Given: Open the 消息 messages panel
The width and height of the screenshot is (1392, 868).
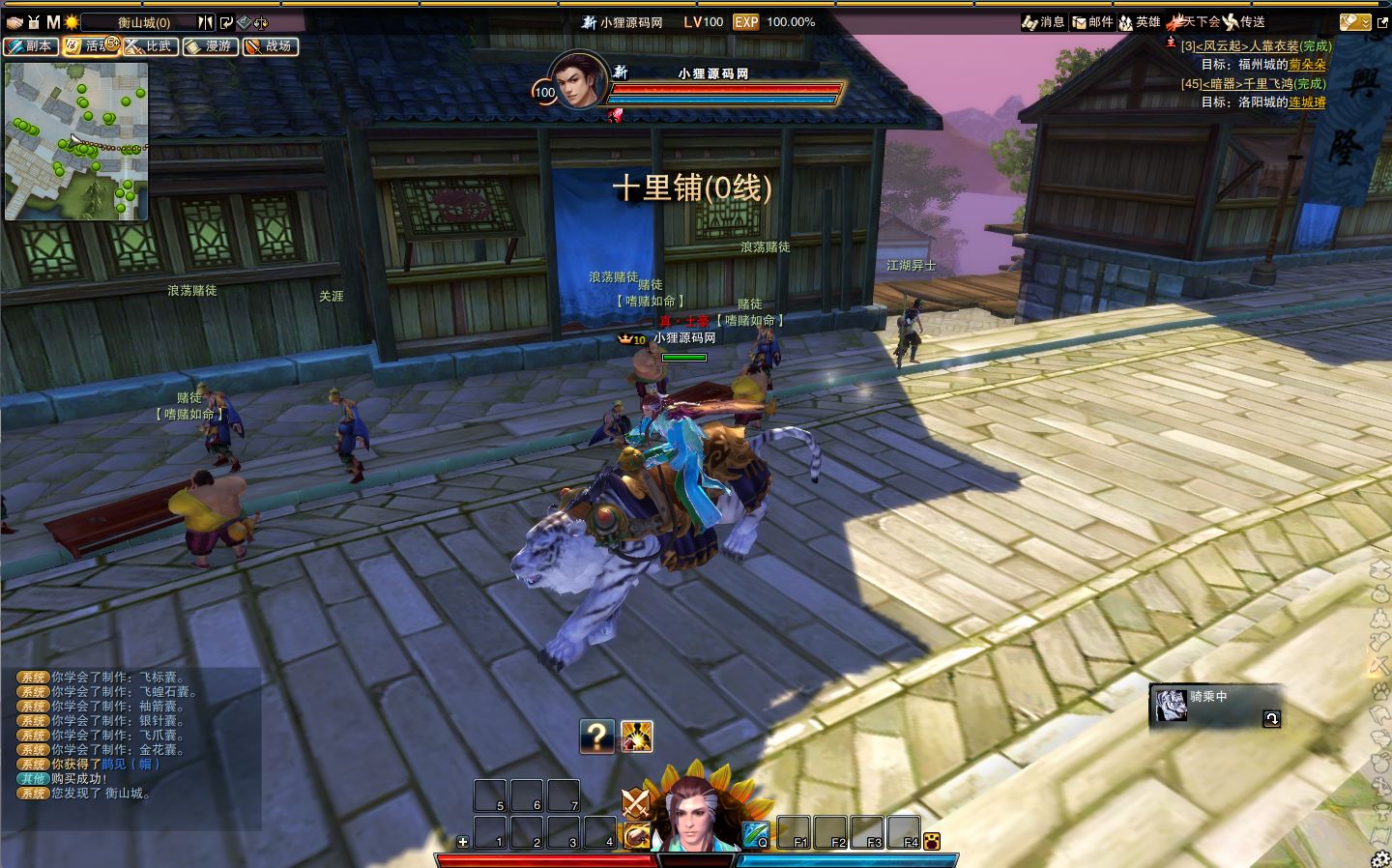Looking at the screenshot, I should coord(1043,22).
